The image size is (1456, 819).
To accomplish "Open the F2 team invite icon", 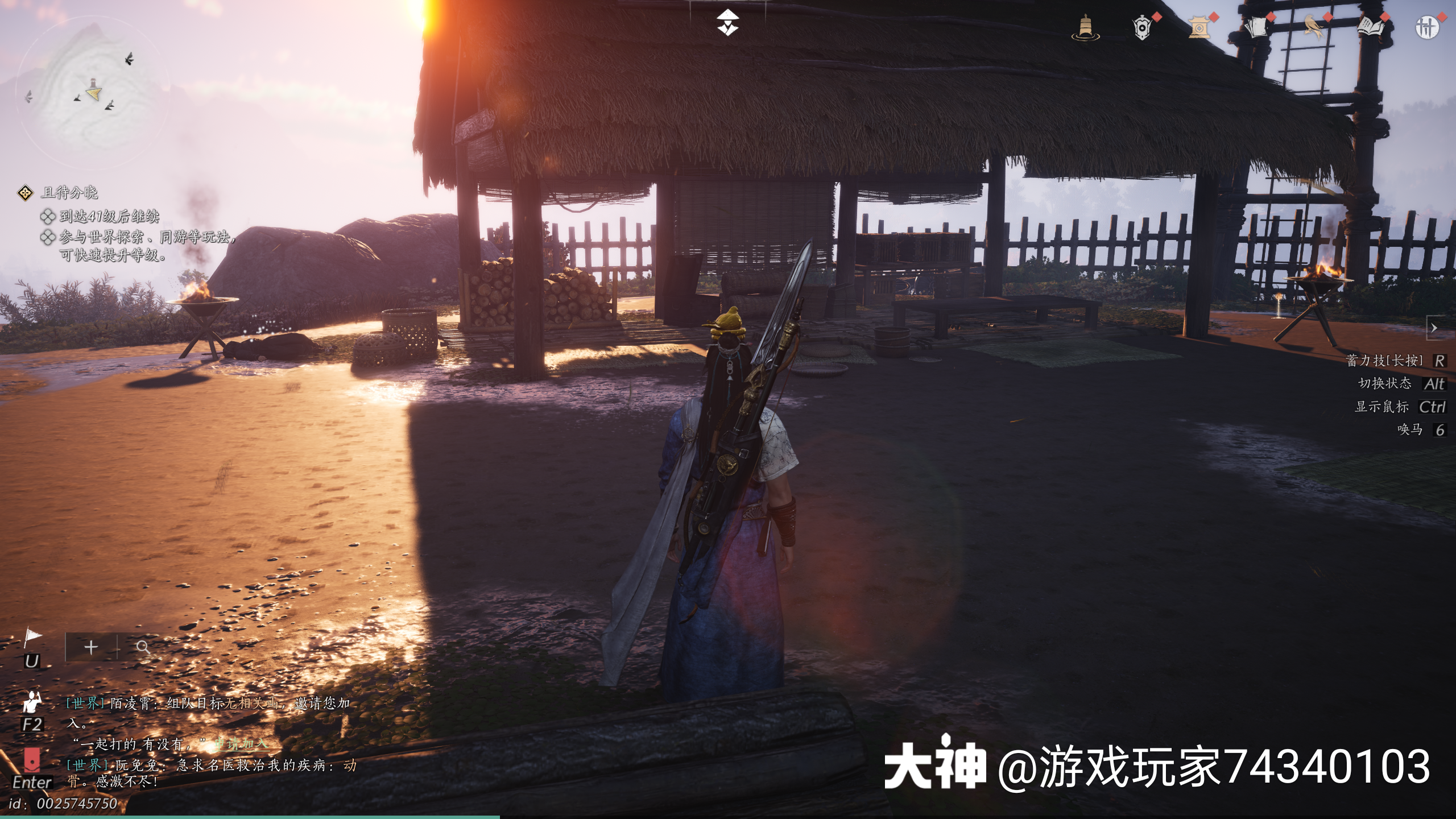I will (32, 704).
